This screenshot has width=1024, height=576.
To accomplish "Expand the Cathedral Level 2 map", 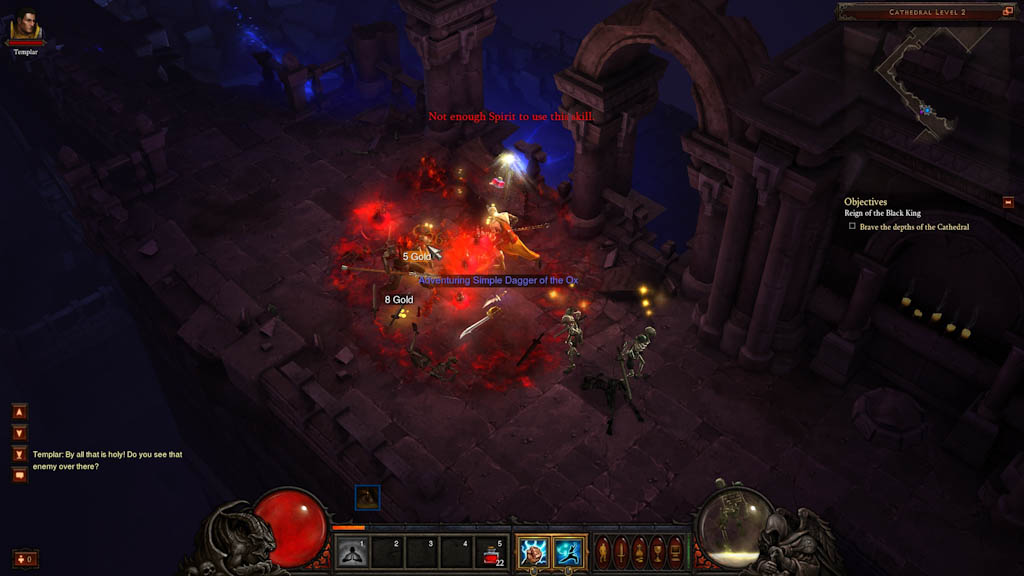I will click(1008, 12).
